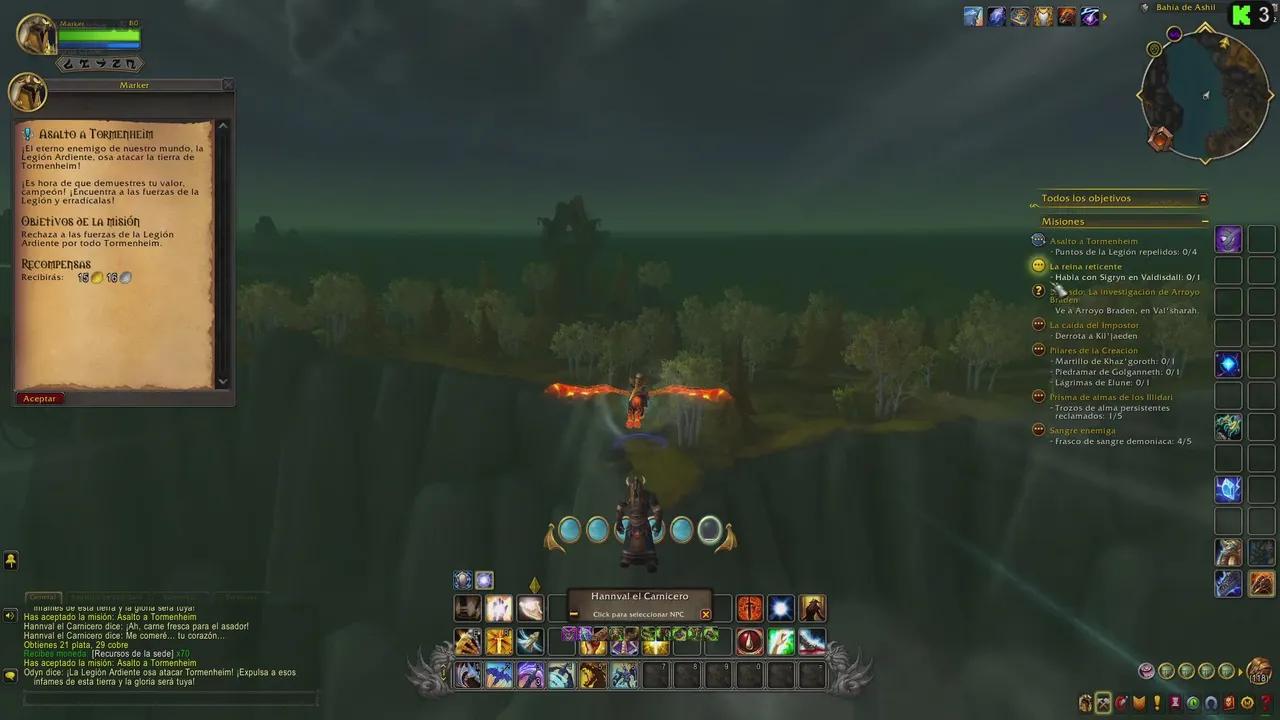Open the guild panel shield icon
1280x720 pixels.
1138,703
